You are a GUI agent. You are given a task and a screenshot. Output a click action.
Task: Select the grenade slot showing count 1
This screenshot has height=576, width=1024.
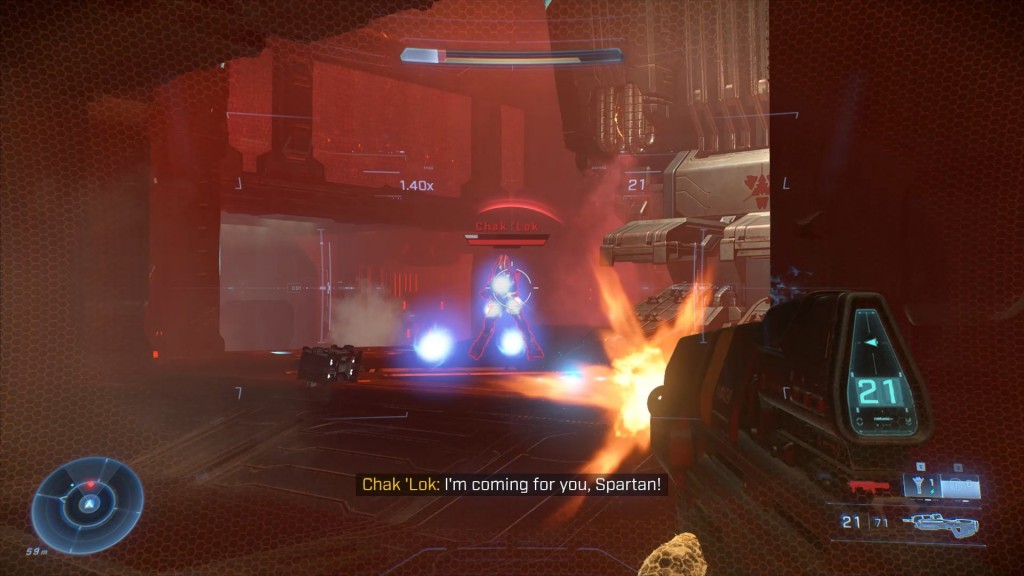(920, 487)
